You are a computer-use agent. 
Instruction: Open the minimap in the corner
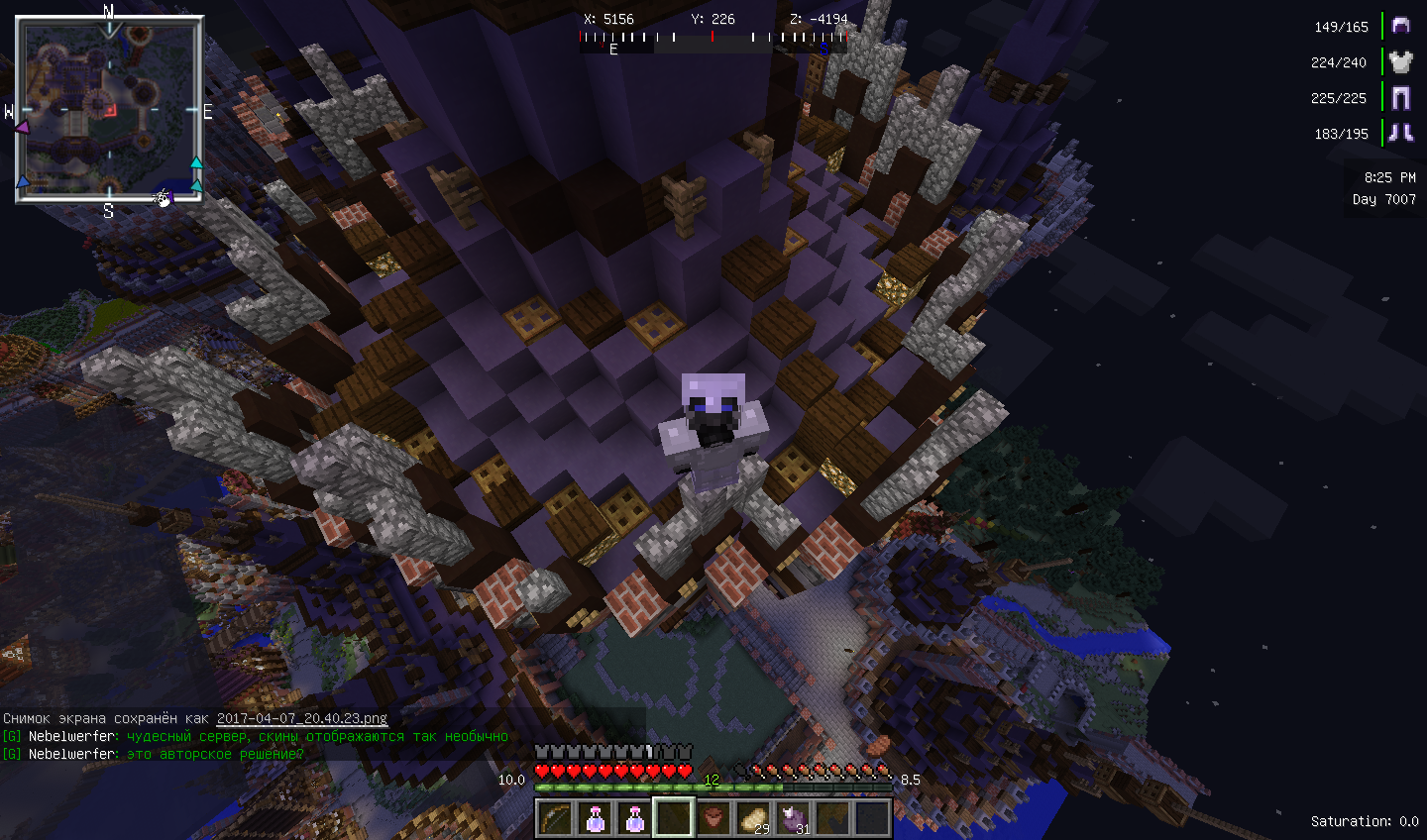pyautogui.click(x=109, y=109)
